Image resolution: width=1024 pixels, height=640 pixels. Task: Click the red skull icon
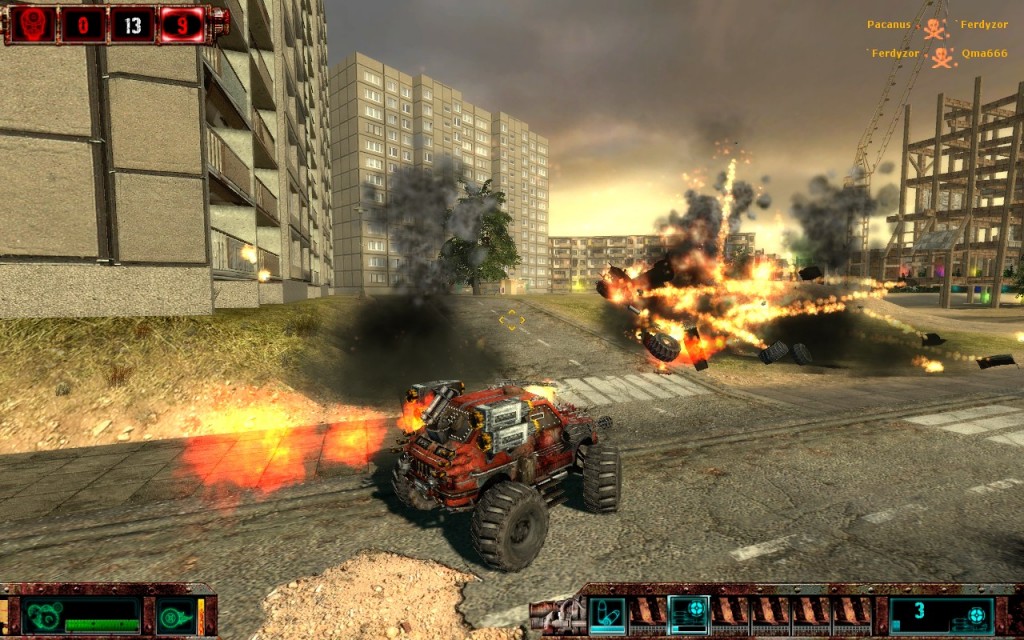pyautogui.click(x=32, y=25)
